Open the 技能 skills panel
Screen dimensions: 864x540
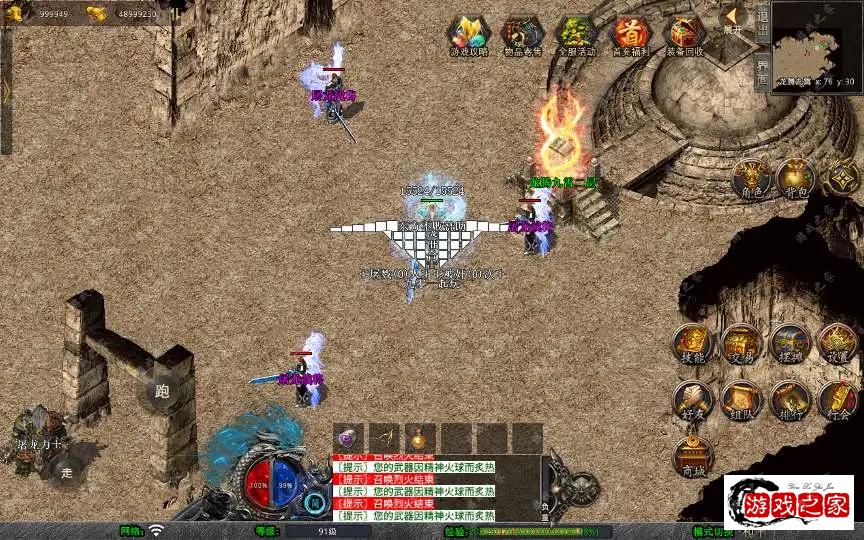pyautogui.click(x=692, y=345)
